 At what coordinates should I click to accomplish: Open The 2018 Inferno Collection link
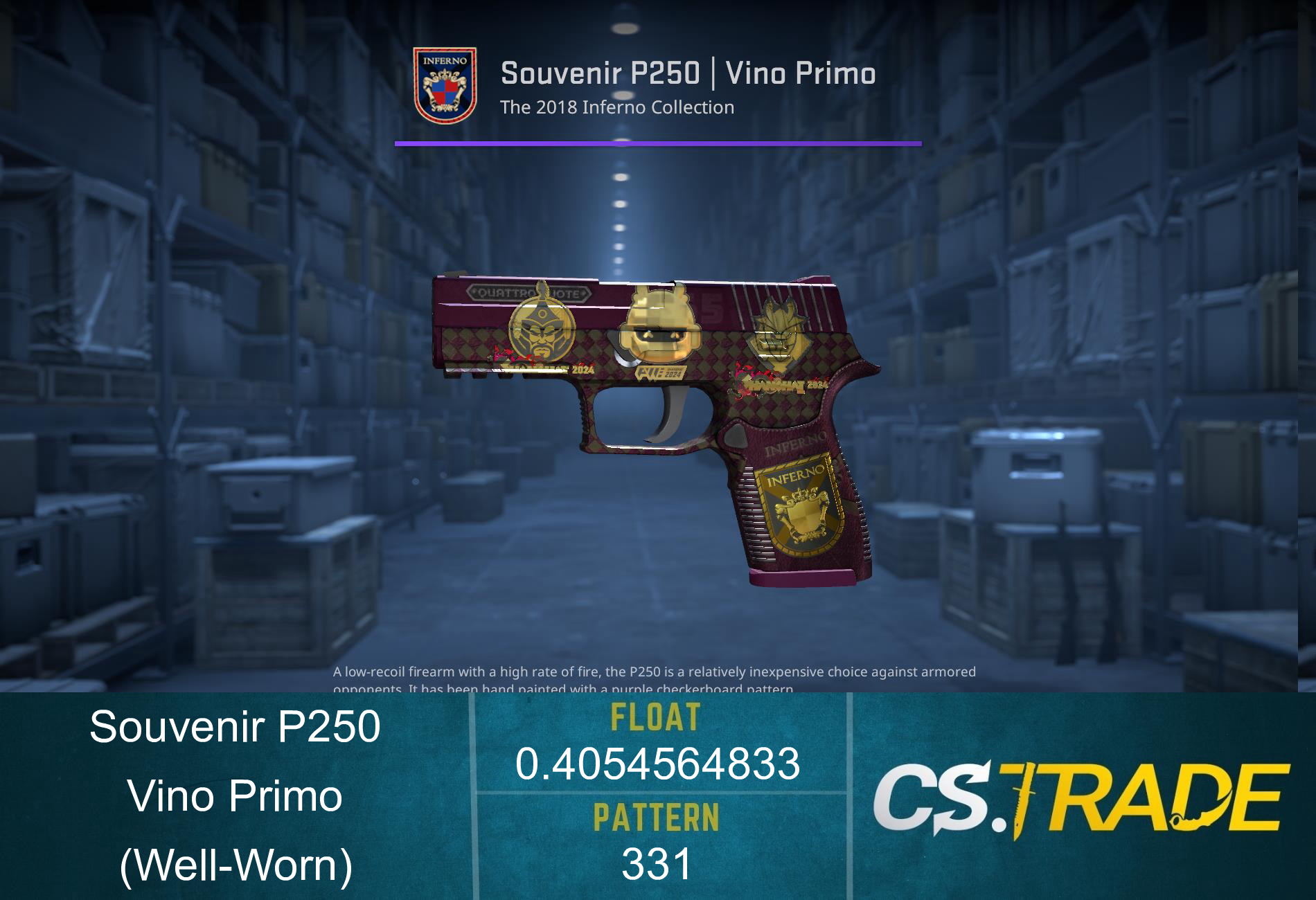point(616,107)
